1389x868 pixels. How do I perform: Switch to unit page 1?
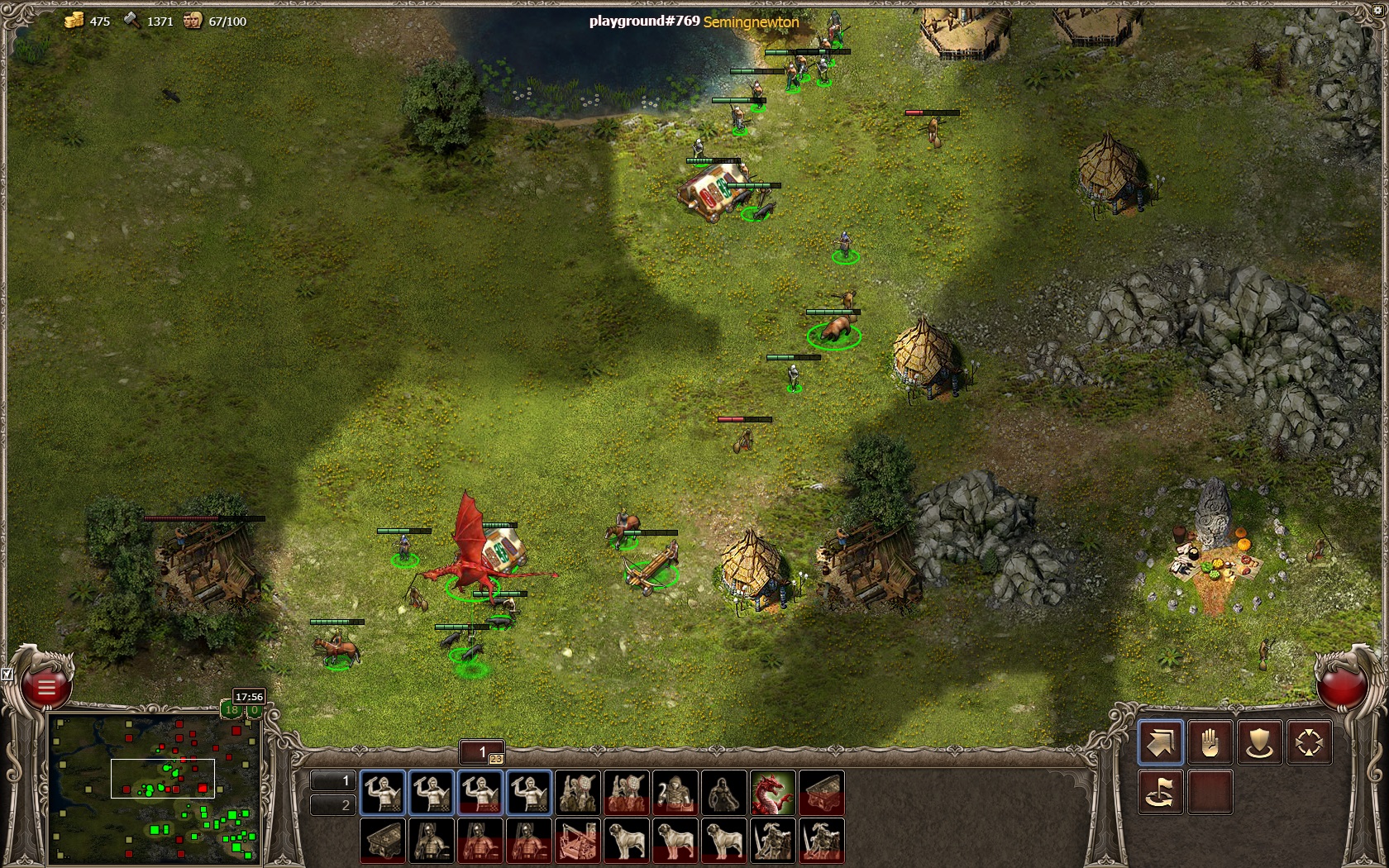[332, 780]
